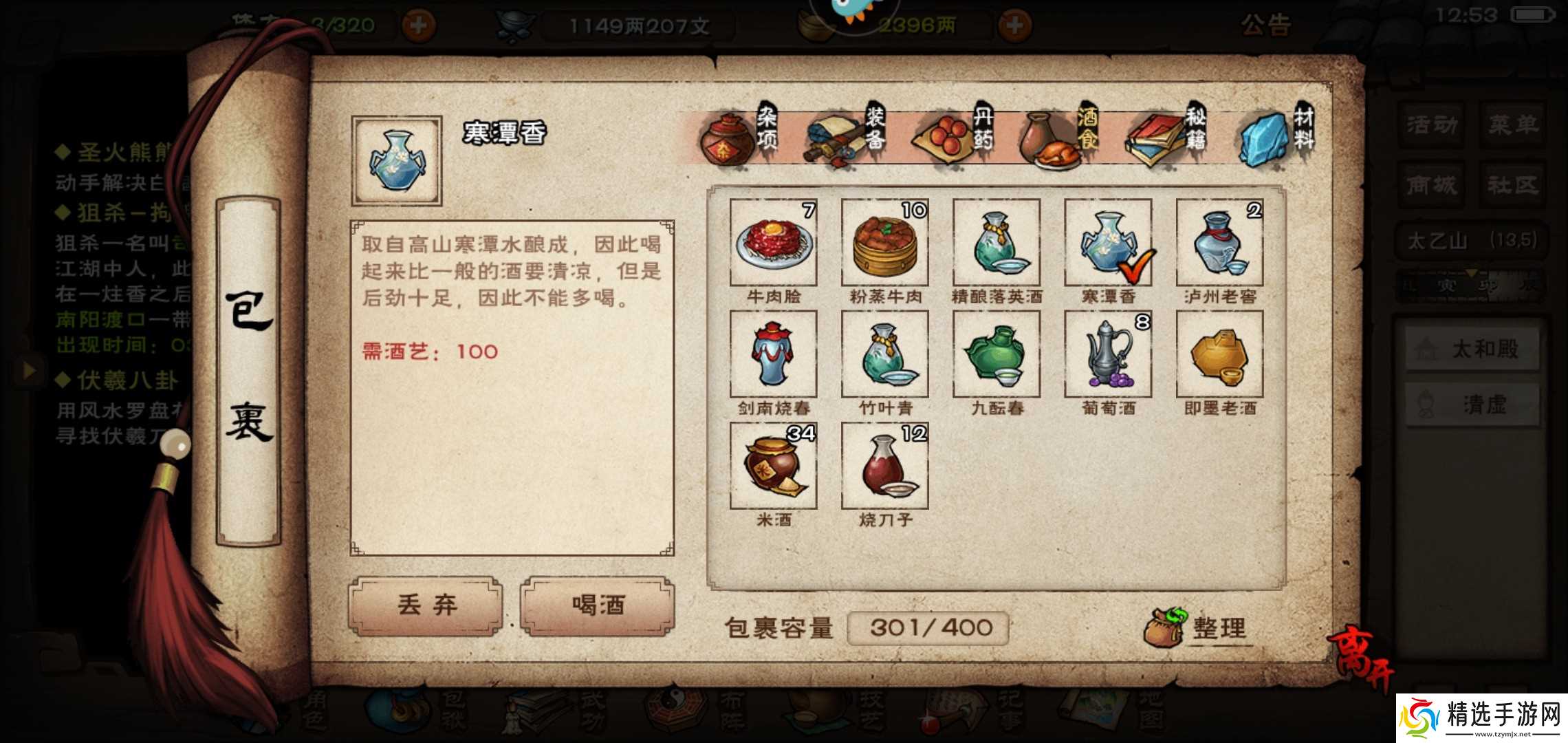The height and width of the screenshot is (743, 1568).
Task: Toggle the red checkmark on 寒潭香
Action: click(x=1138, y=268)
